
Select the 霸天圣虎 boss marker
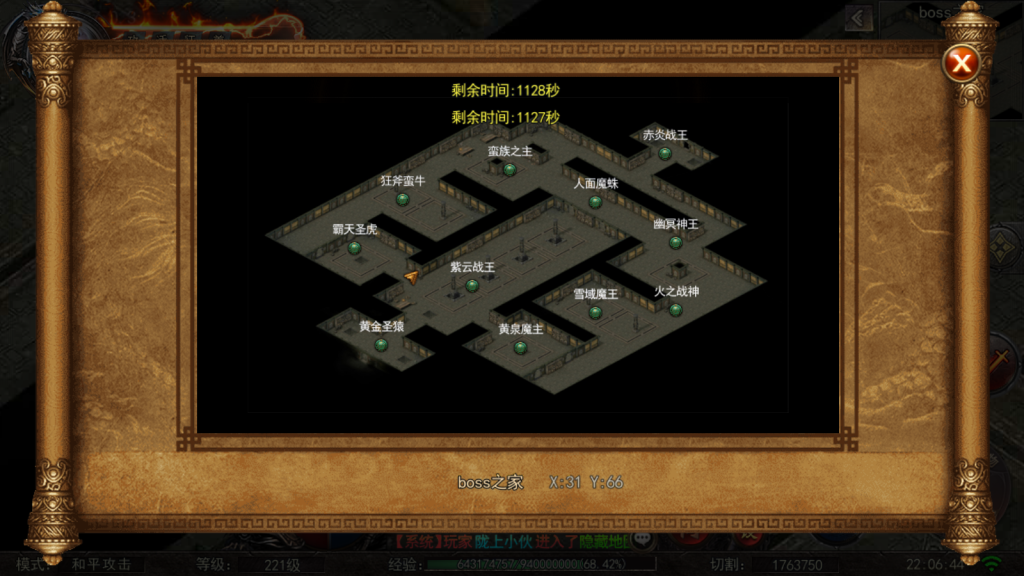[x=354, y=248]
